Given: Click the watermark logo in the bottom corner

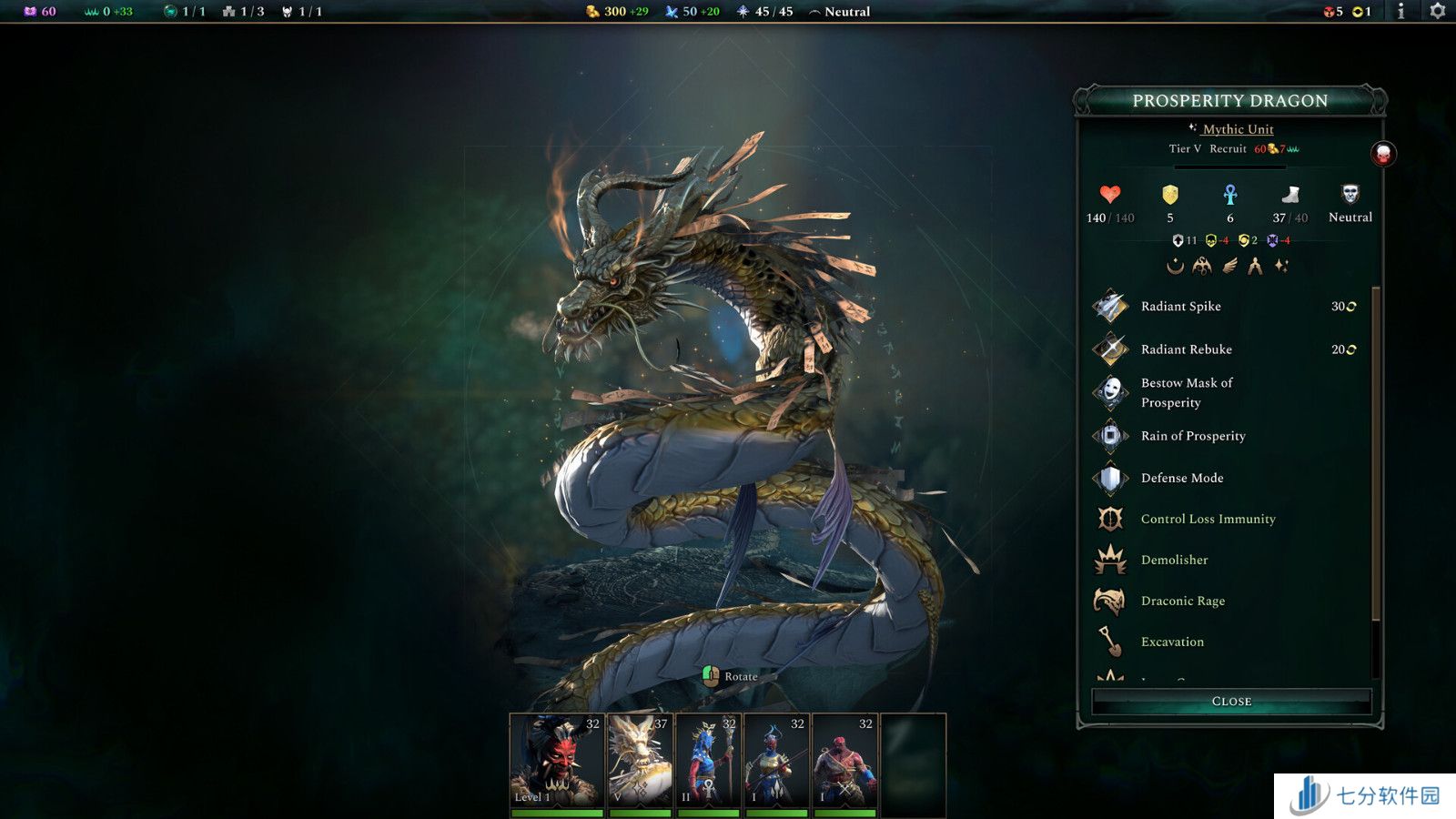Looking at the screenshot, I should pyautogui.click(x=1364, y=795).
